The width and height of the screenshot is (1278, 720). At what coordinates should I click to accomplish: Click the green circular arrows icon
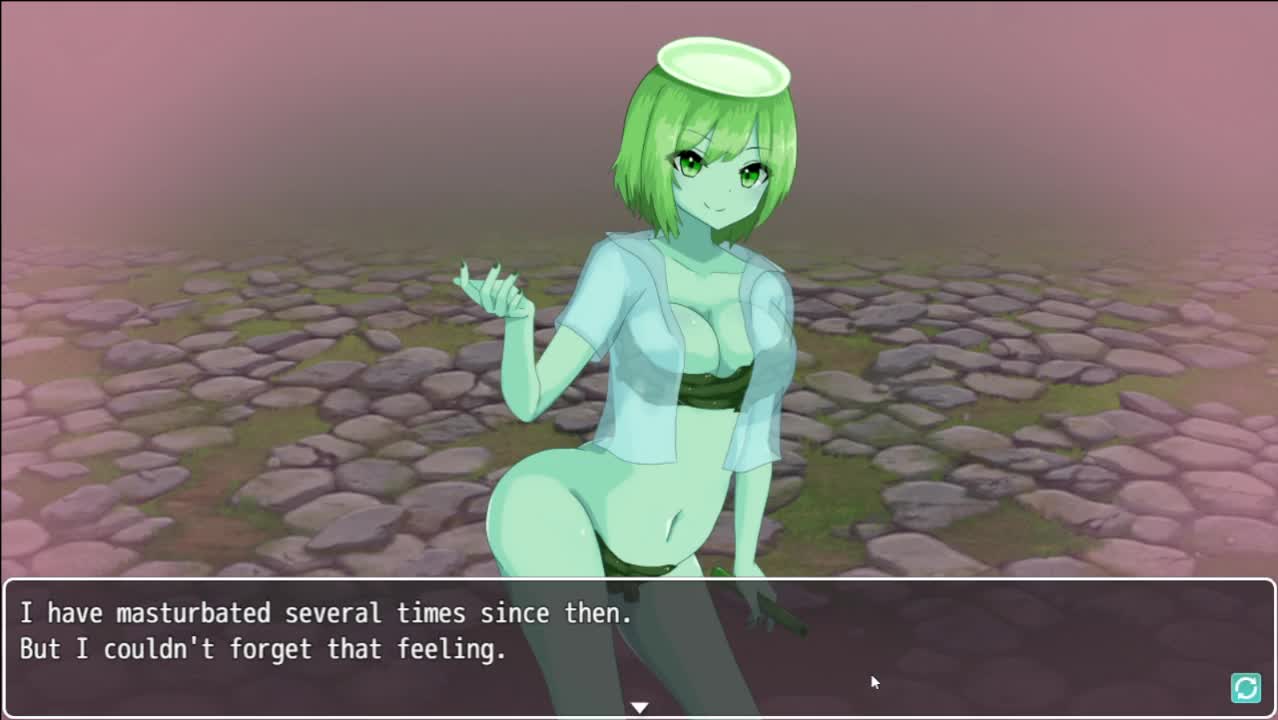tap(1245, 688)
